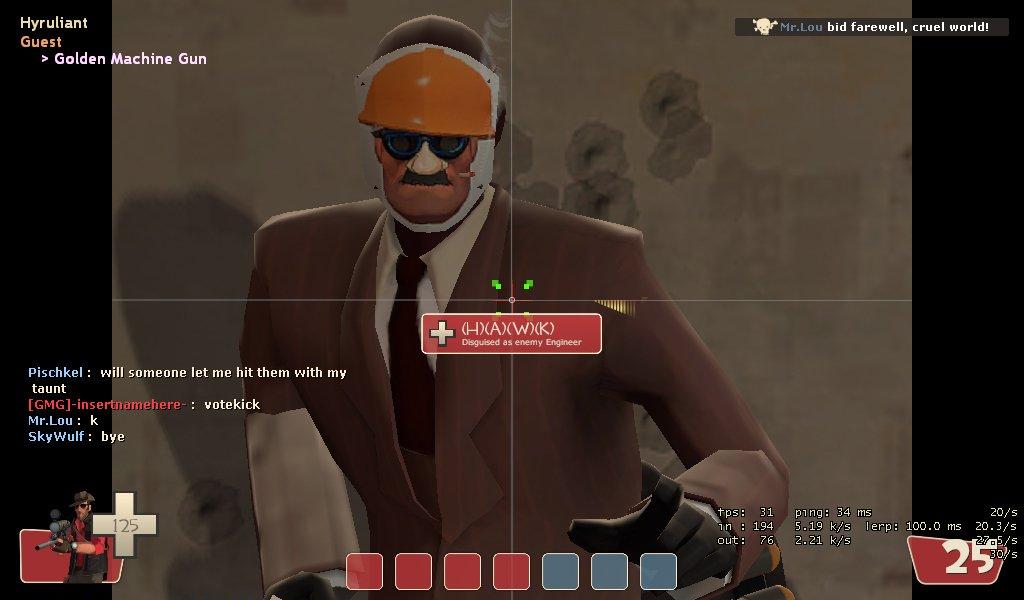This screenshot has height=600, width=1024.
Task: Click the [GMG]-insertnamehere- votekick chat message
Action: [x=144, y=404]
